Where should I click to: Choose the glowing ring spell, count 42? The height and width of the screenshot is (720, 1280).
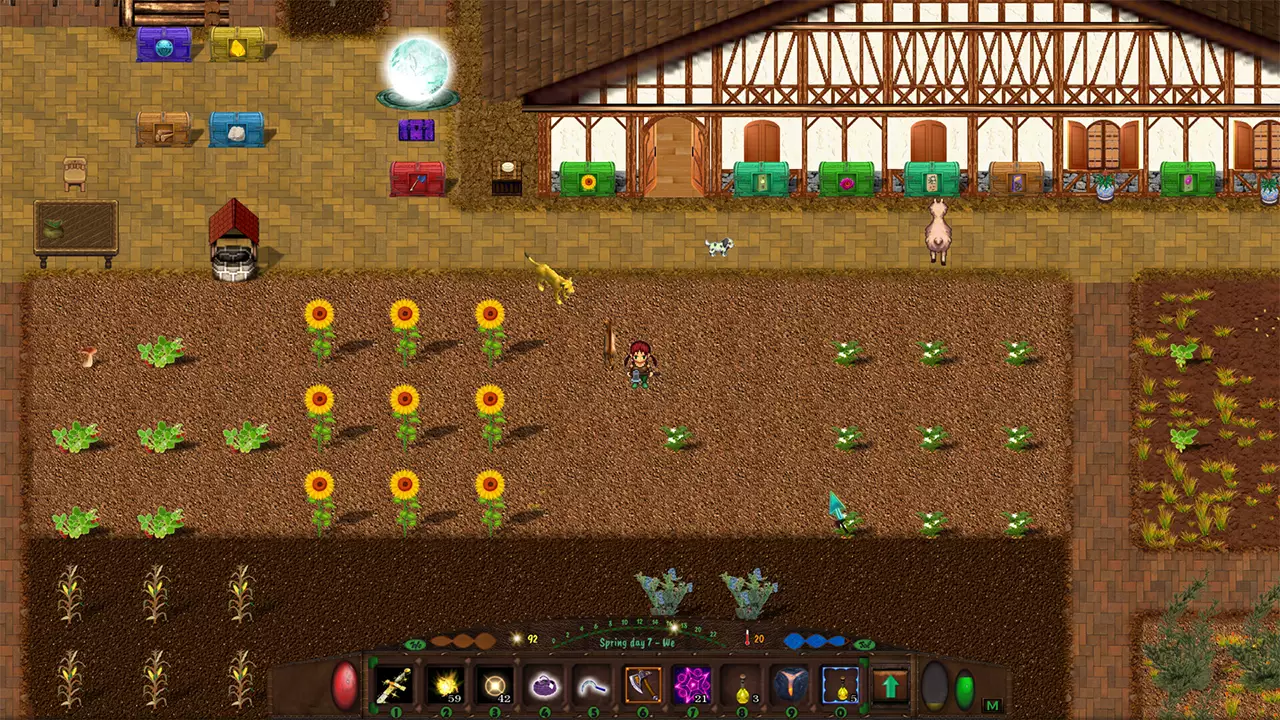pyautogui.click(x=494, y=686)
